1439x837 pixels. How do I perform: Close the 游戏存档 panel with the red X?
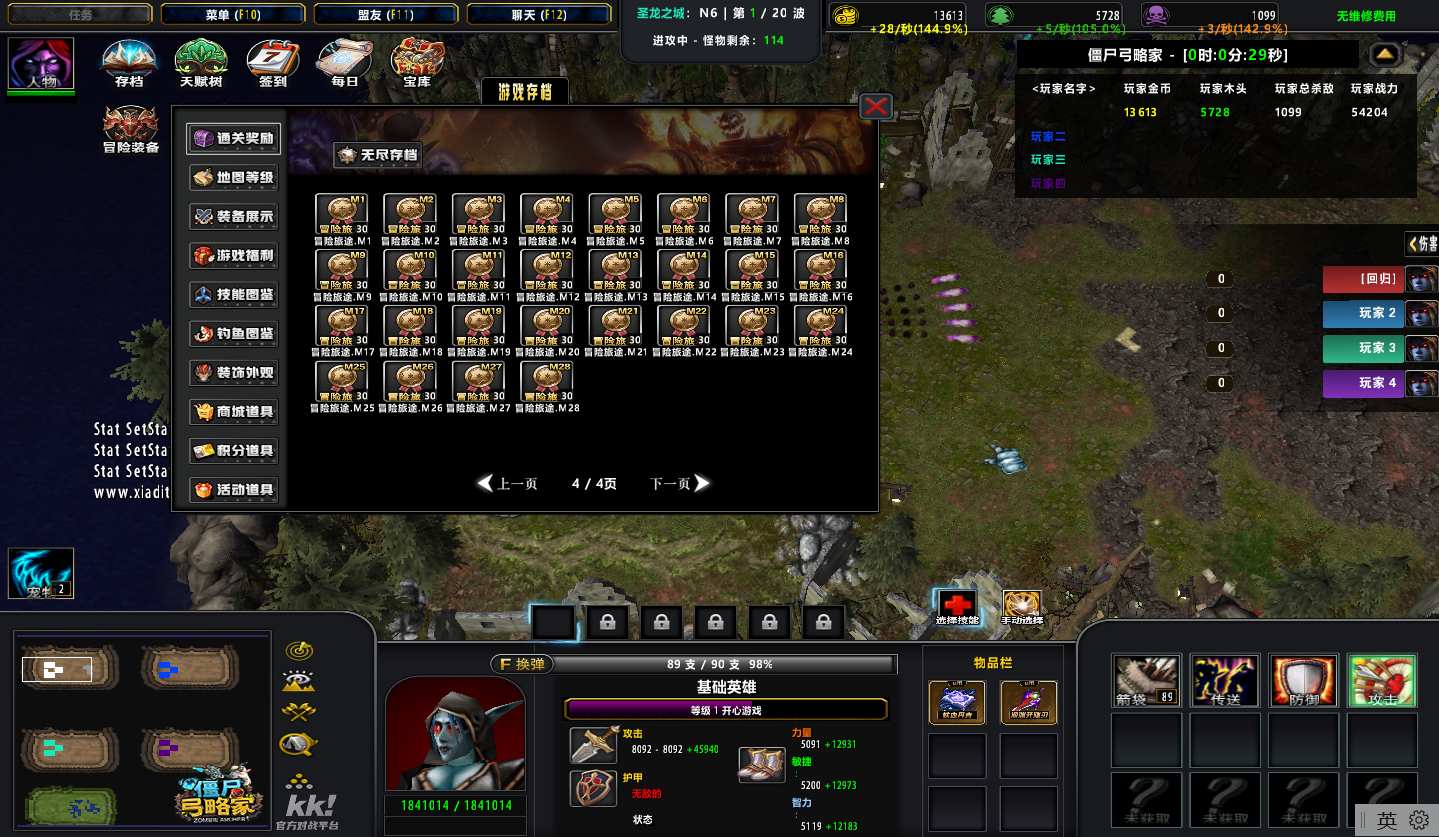click(876, 106)
